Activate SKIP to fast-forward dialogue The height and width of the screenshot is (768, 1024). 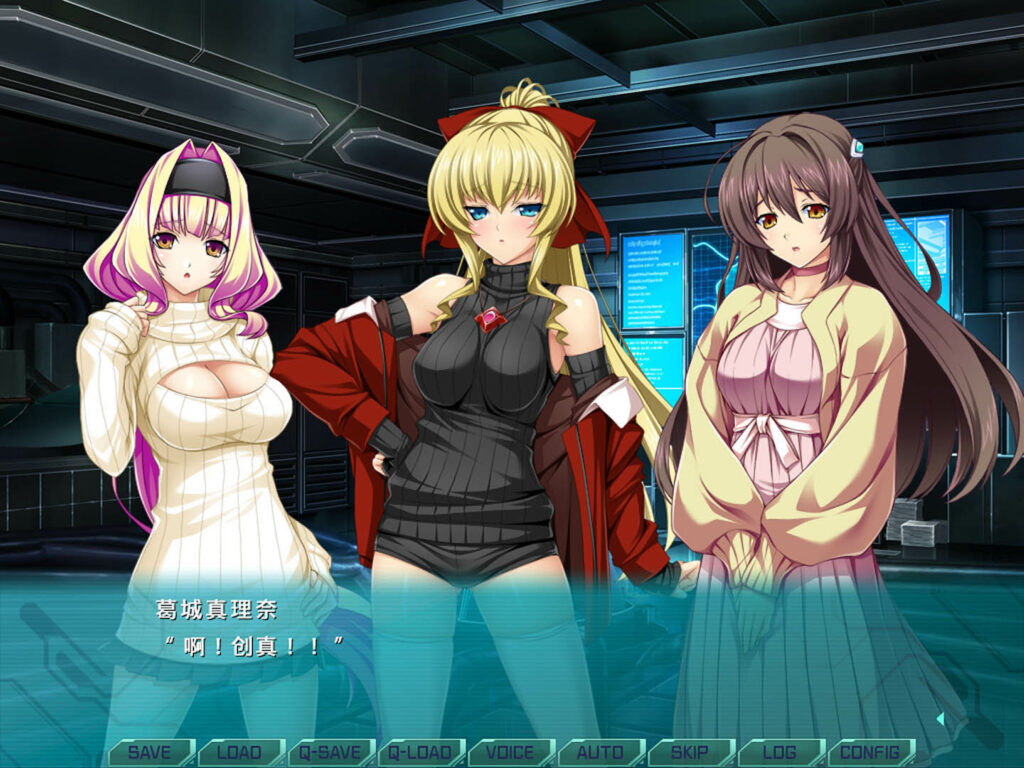pos(690,752)
